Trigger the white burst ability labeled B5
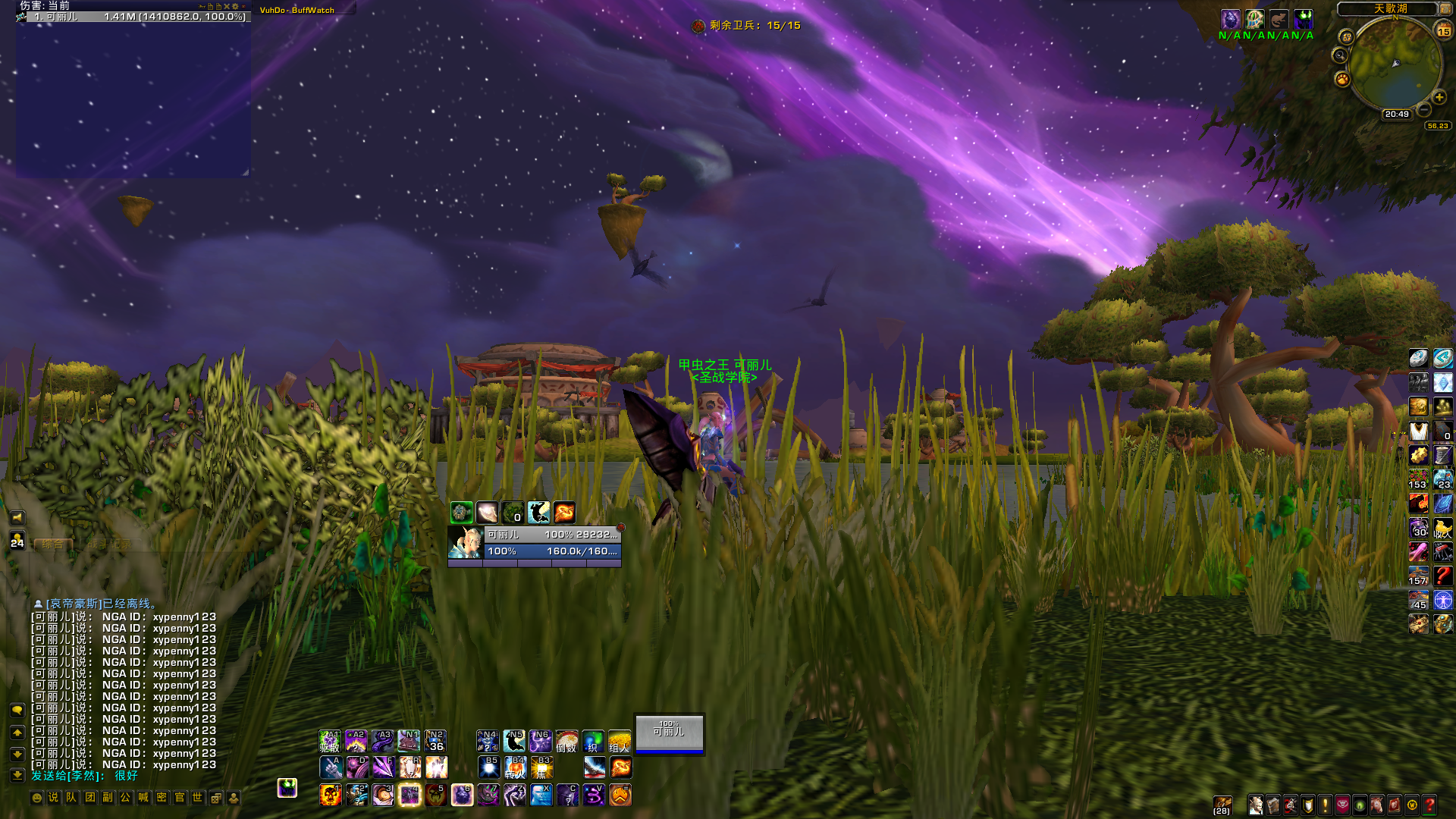Screen dimensions: 1456x819 pos(489,767)
